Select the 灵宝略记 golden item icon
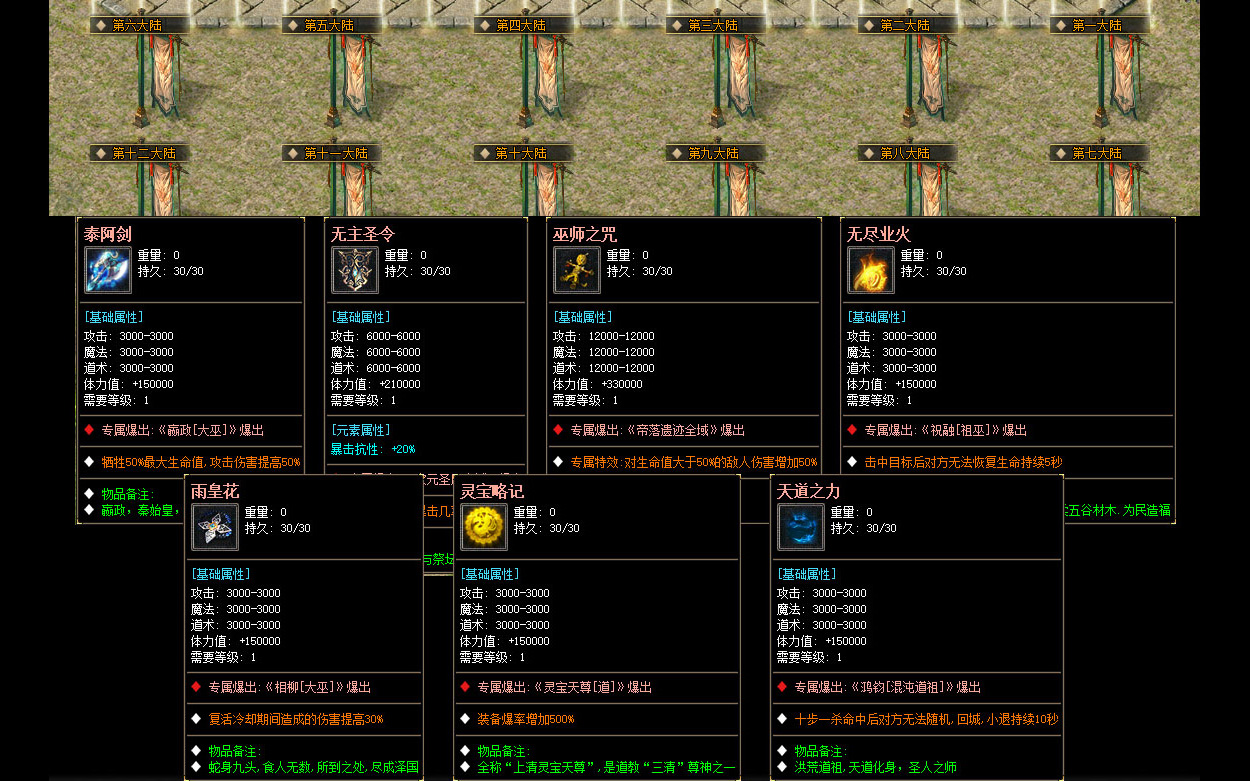 [x=484, y=527]
